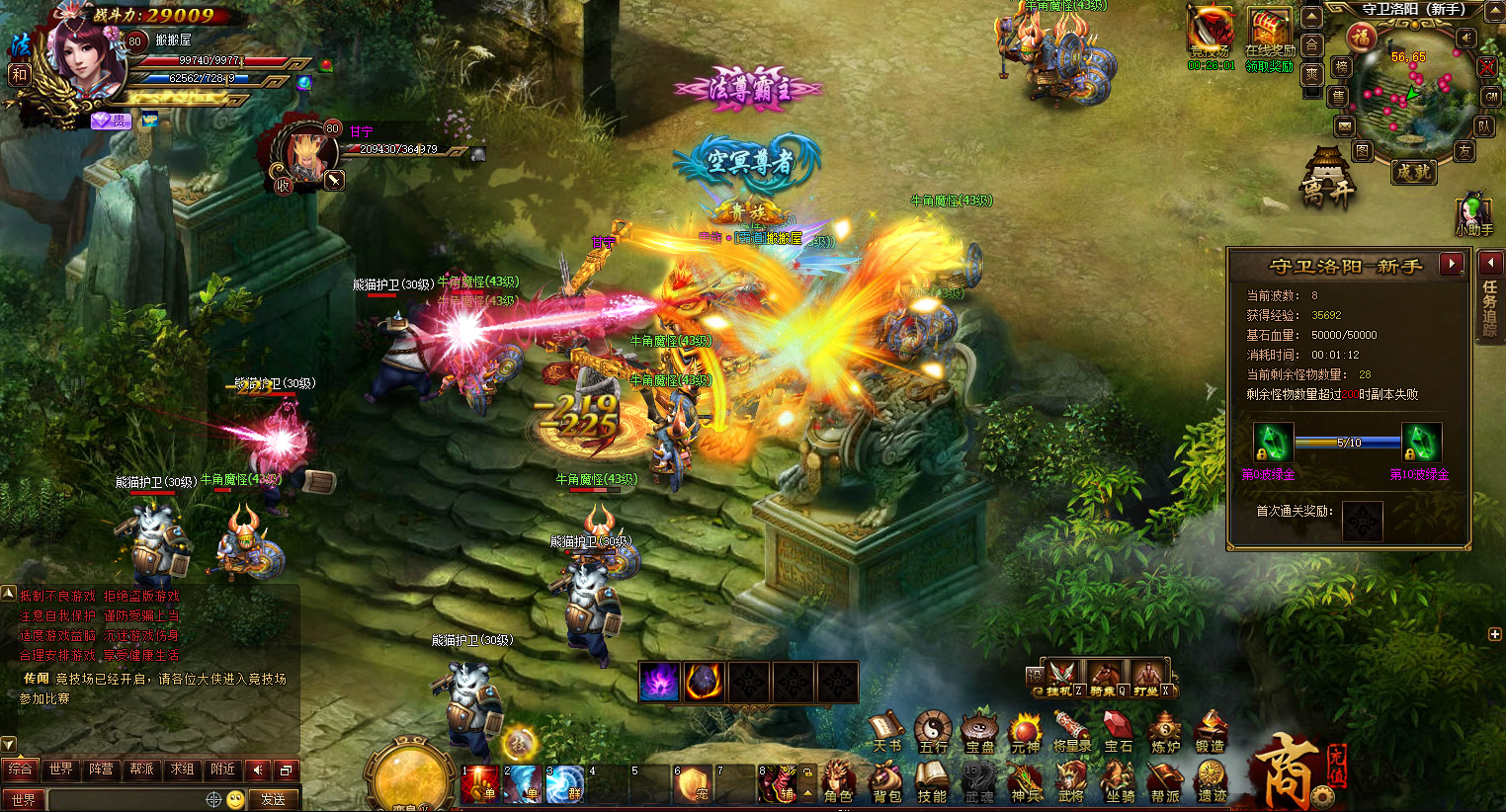Open mail via the envelope icon

pos(1344,125)
